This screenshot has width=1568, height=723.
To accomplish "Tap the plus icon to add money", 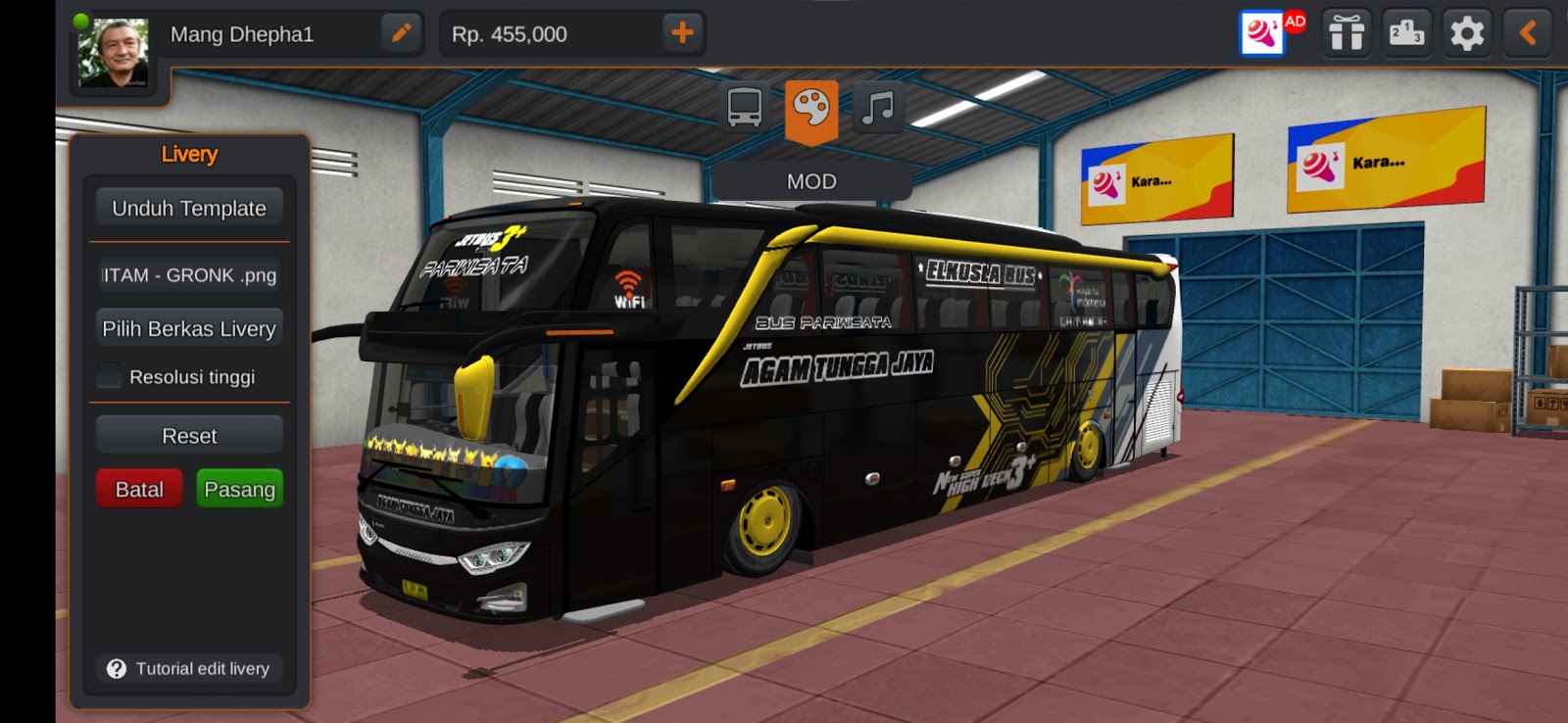I will tap(681, 33).
